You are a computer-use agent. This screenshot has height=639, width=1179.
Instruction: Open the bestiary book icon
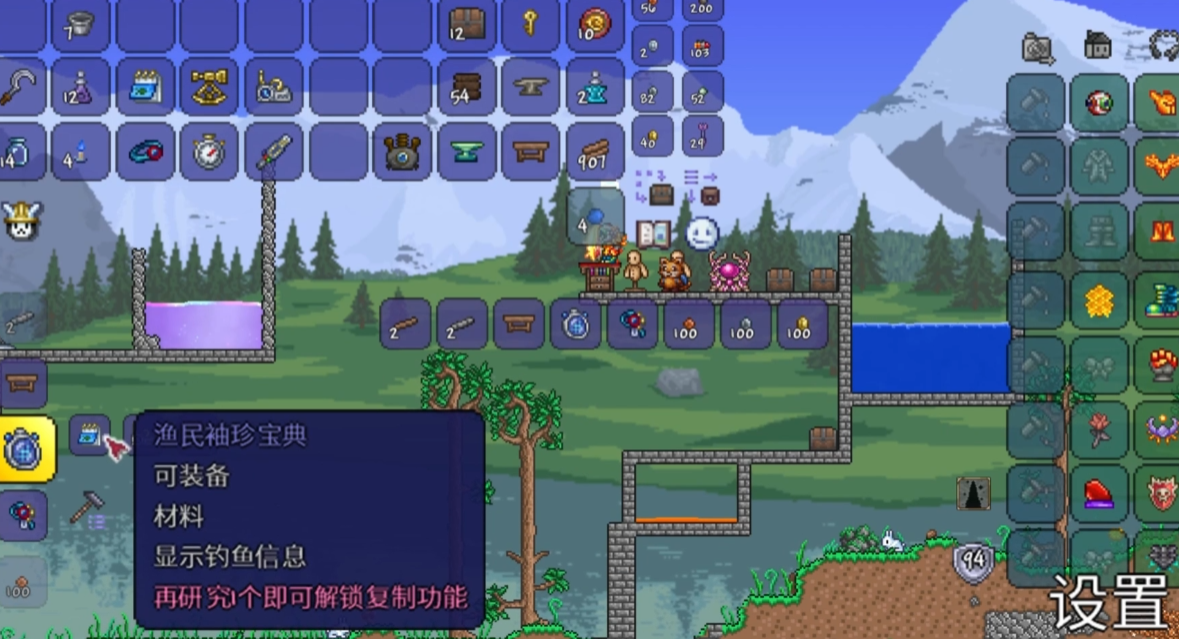(653, 234)
